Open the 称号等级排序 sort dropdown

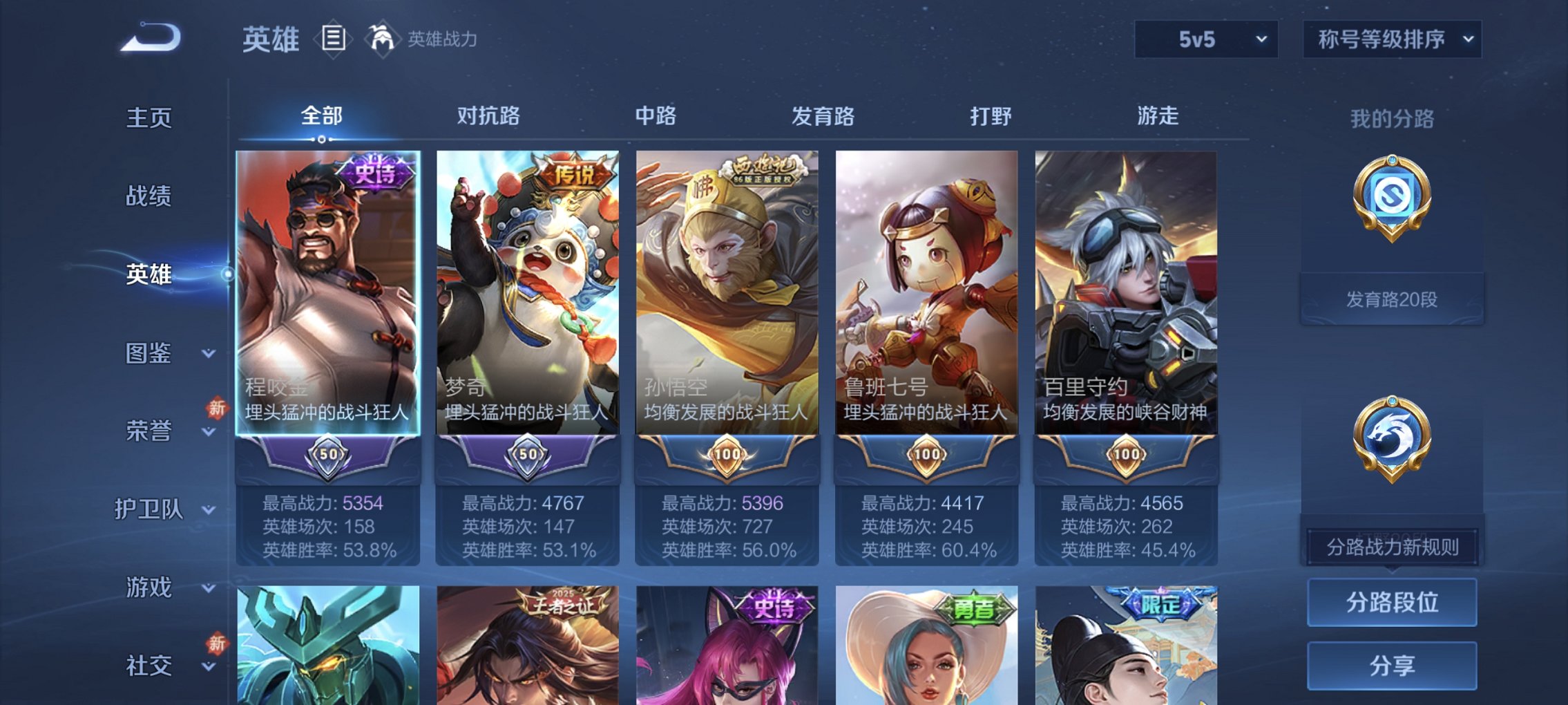coord(1390,39)
